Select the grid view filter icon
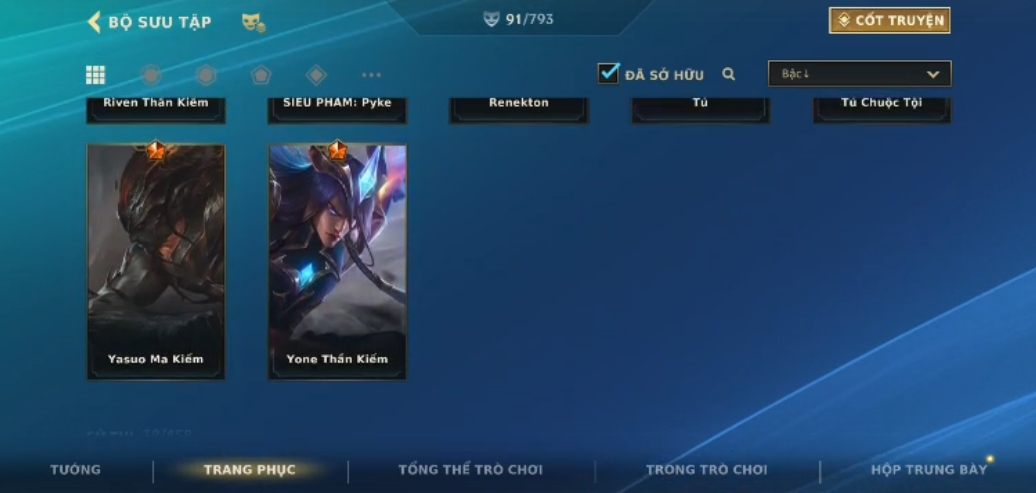The width and height of the screenshot is (1036, 493). tap(95, 75)
